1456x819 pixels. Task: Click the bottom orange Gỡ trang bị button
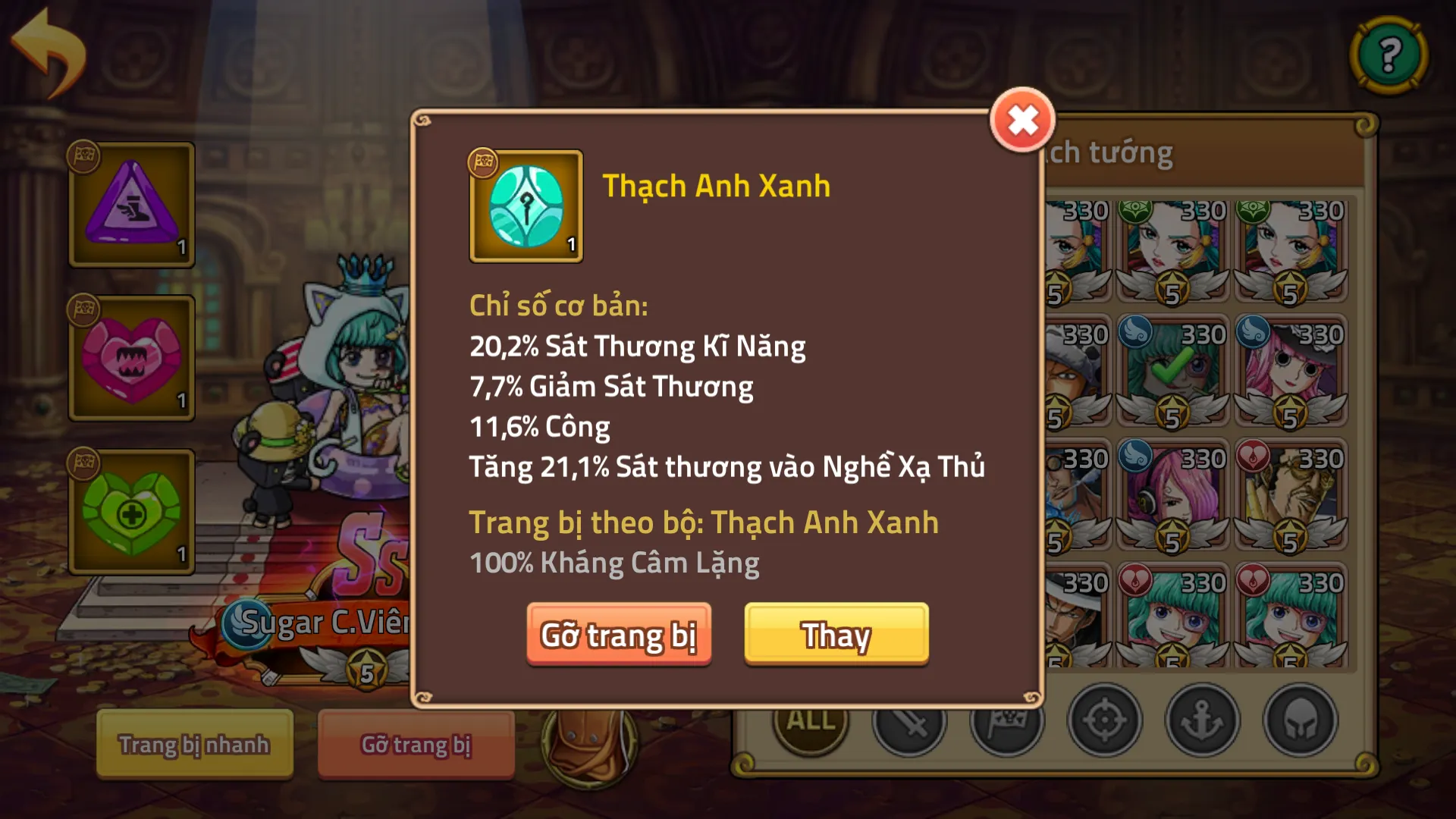(x=416, y=744)
